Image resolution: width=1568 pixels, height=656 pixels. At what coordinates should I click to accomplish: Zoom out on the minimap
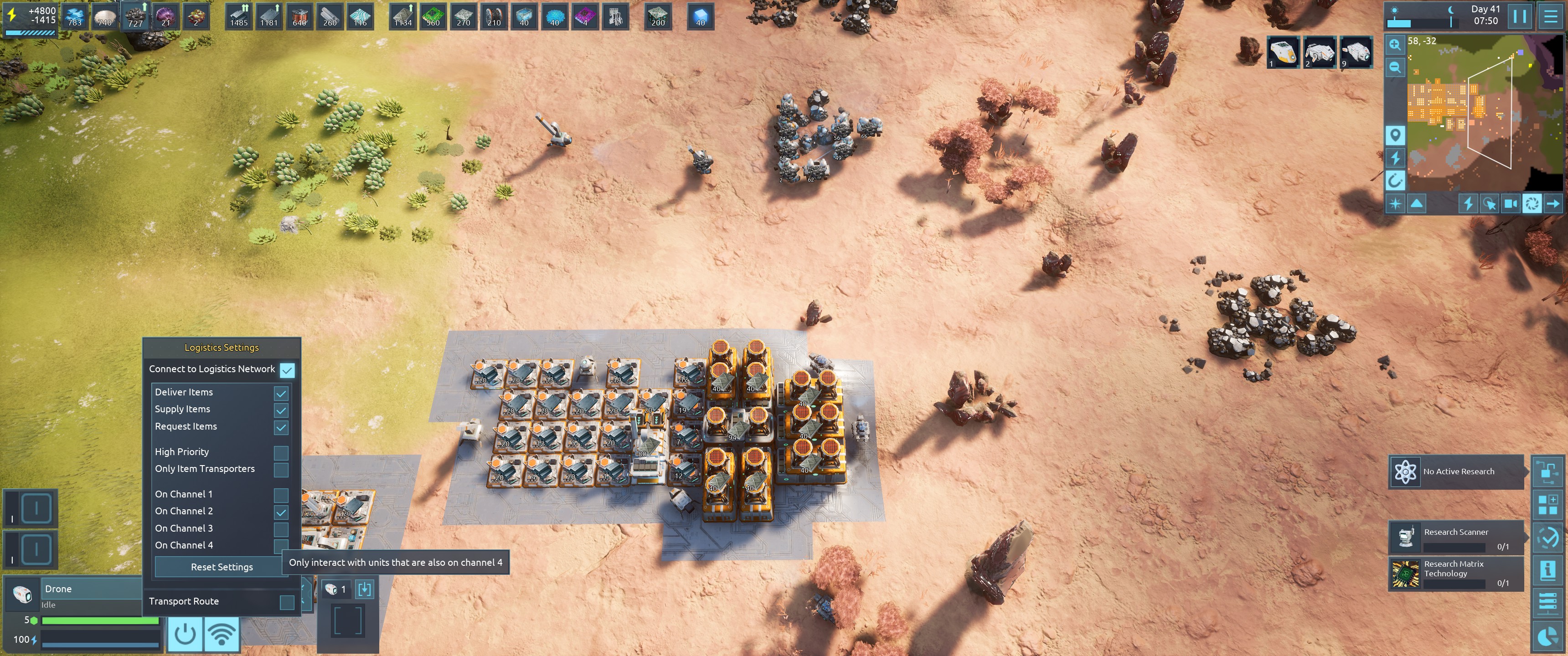pos(1394,67)
